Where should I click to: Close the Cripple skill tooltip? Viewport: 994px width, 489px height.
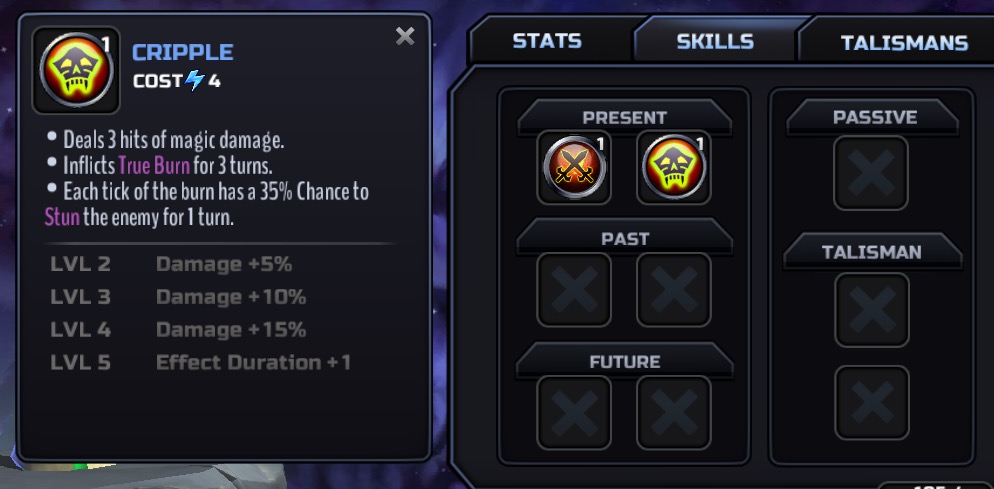[x=405, y=37]
